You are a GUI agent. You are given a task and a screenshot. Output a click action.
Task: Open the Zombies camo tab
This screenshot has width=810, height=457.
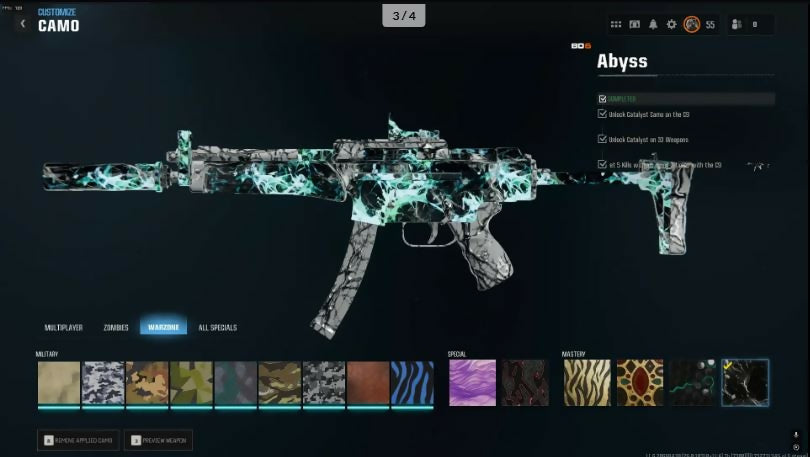pos(116,327)
